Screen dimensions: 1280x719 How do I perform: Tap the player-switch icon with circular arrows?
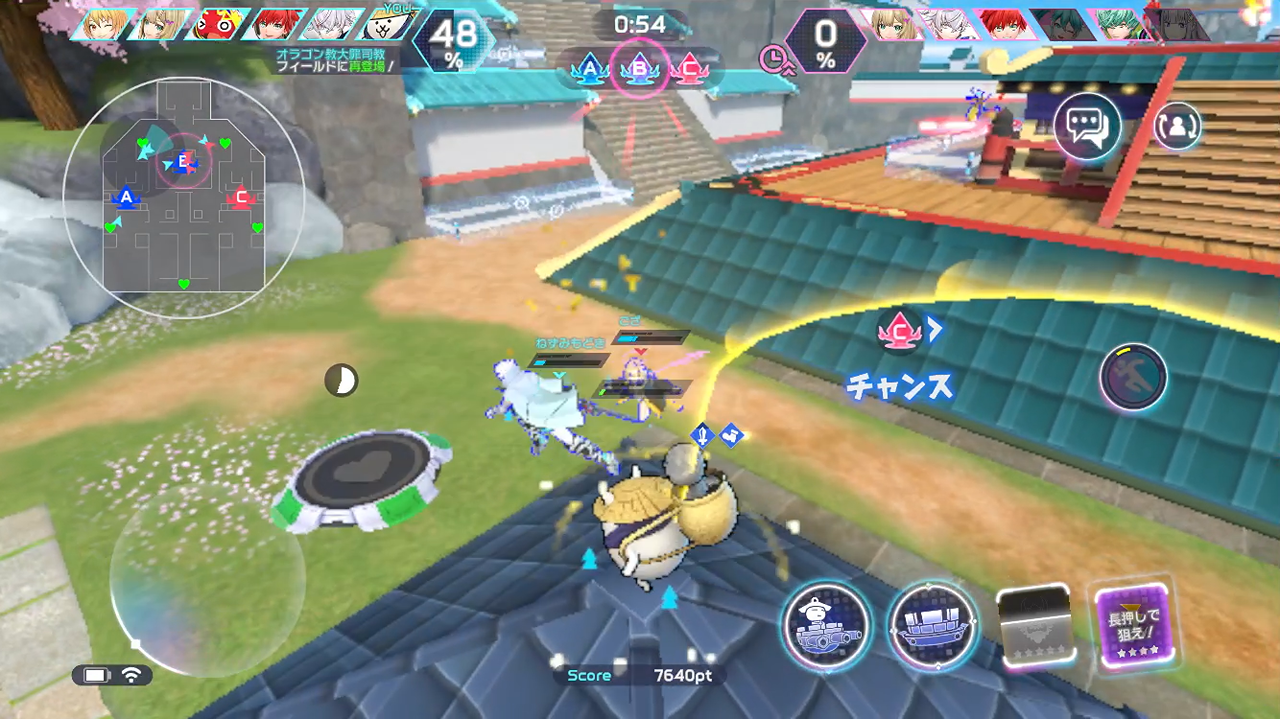click(x=1177, y=126)
